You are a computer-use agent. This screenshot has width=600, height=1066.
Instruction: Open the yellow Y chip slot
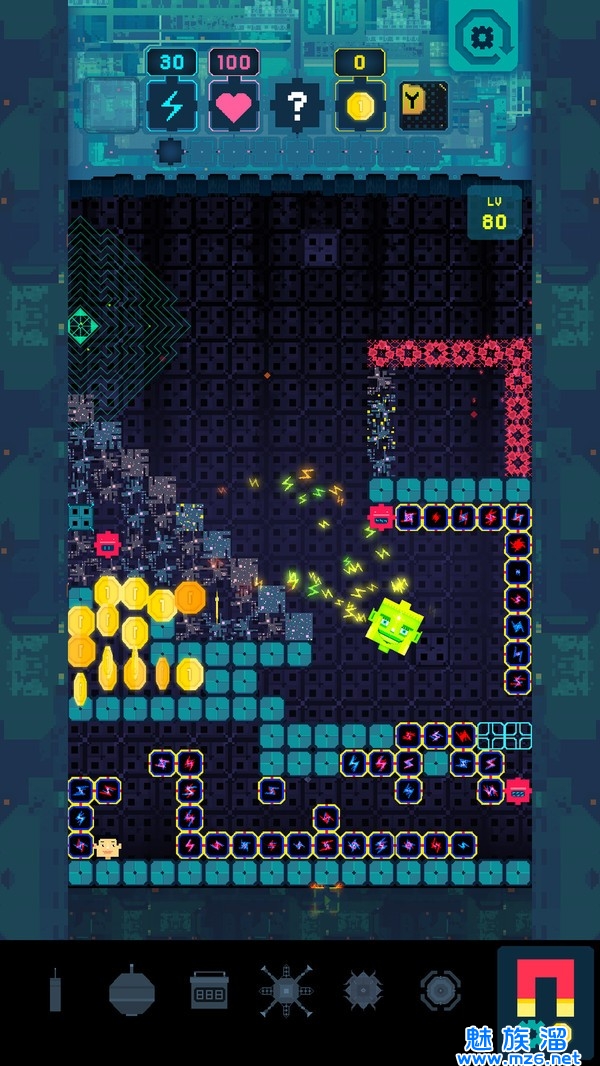click(x=422, y=105)
